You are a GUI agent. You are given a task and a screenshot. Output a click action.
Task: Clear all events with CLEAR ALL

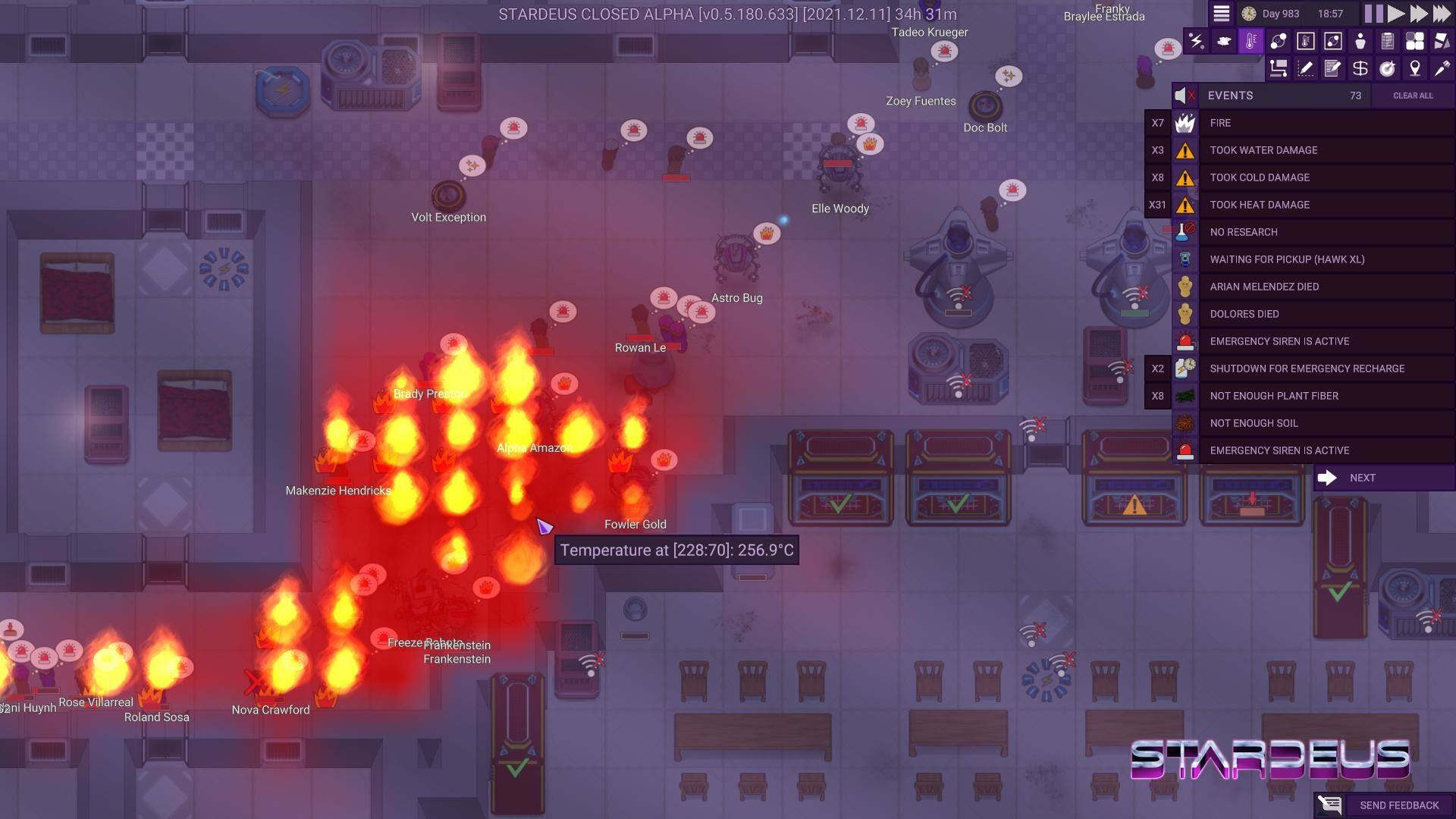click(1413, 96)
